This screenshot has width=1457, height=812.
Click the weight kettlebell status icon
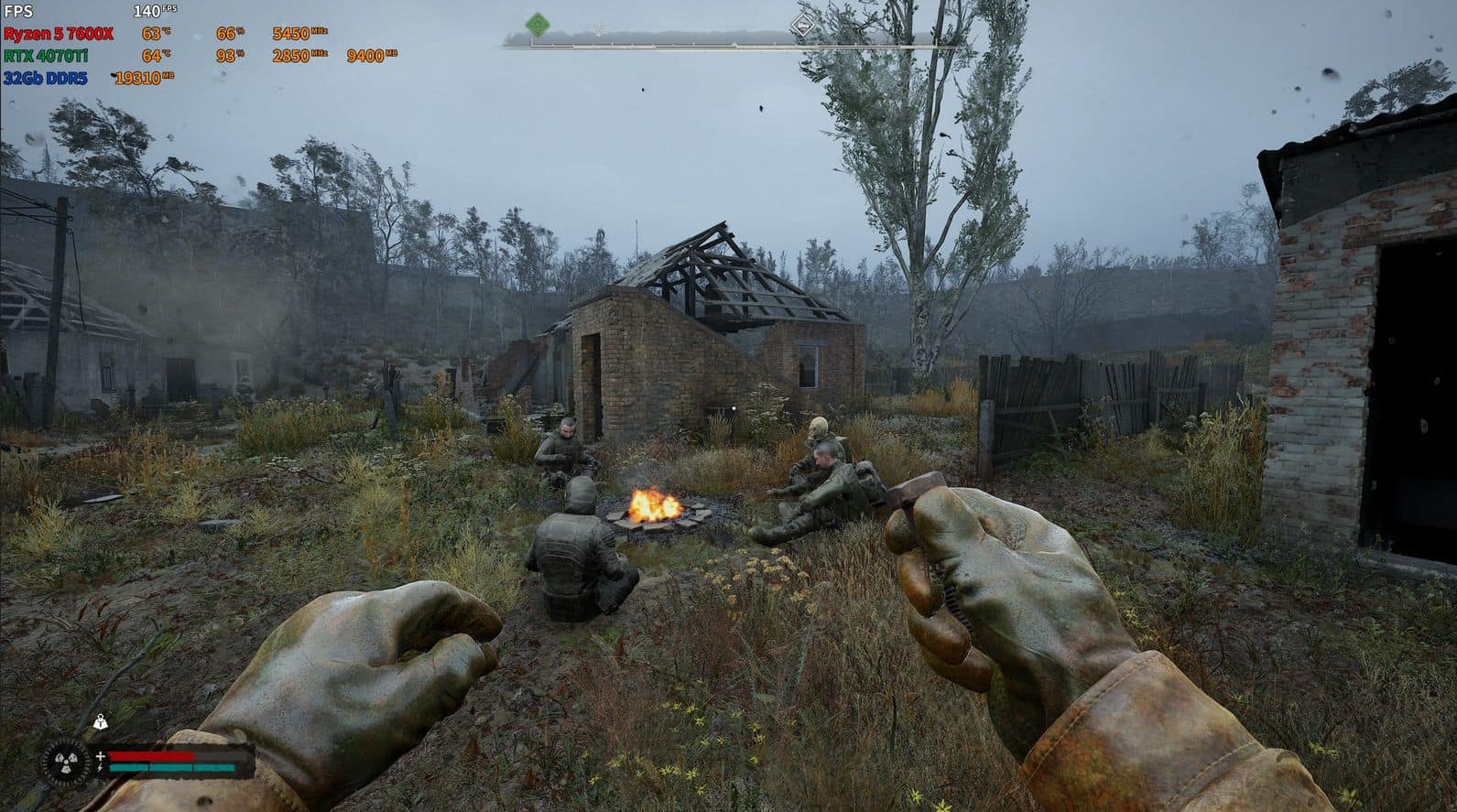pyautogui.click(x=98, y=722)
